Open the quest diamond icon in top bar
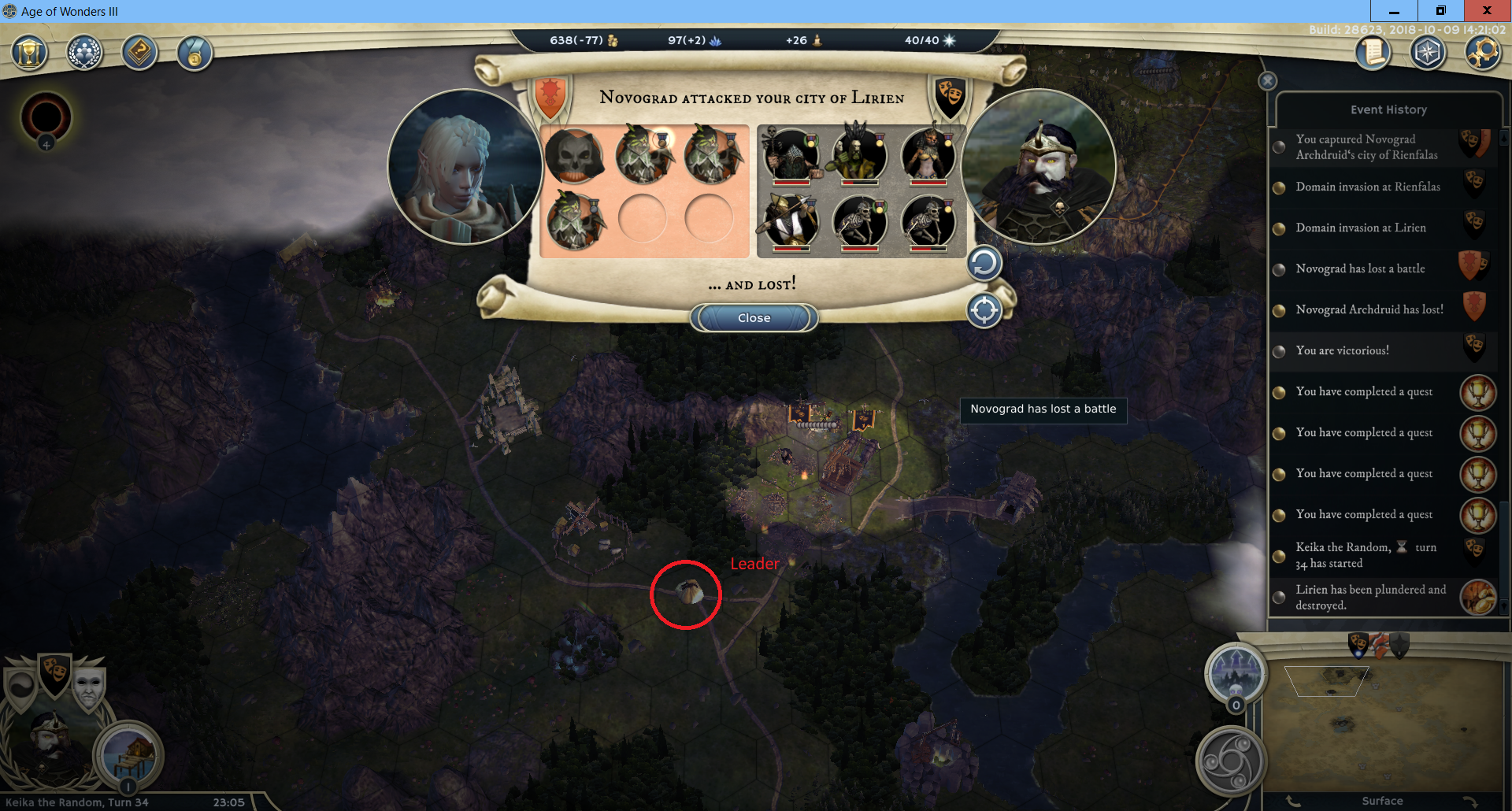 pyautogui.click(x=139, y=54)
